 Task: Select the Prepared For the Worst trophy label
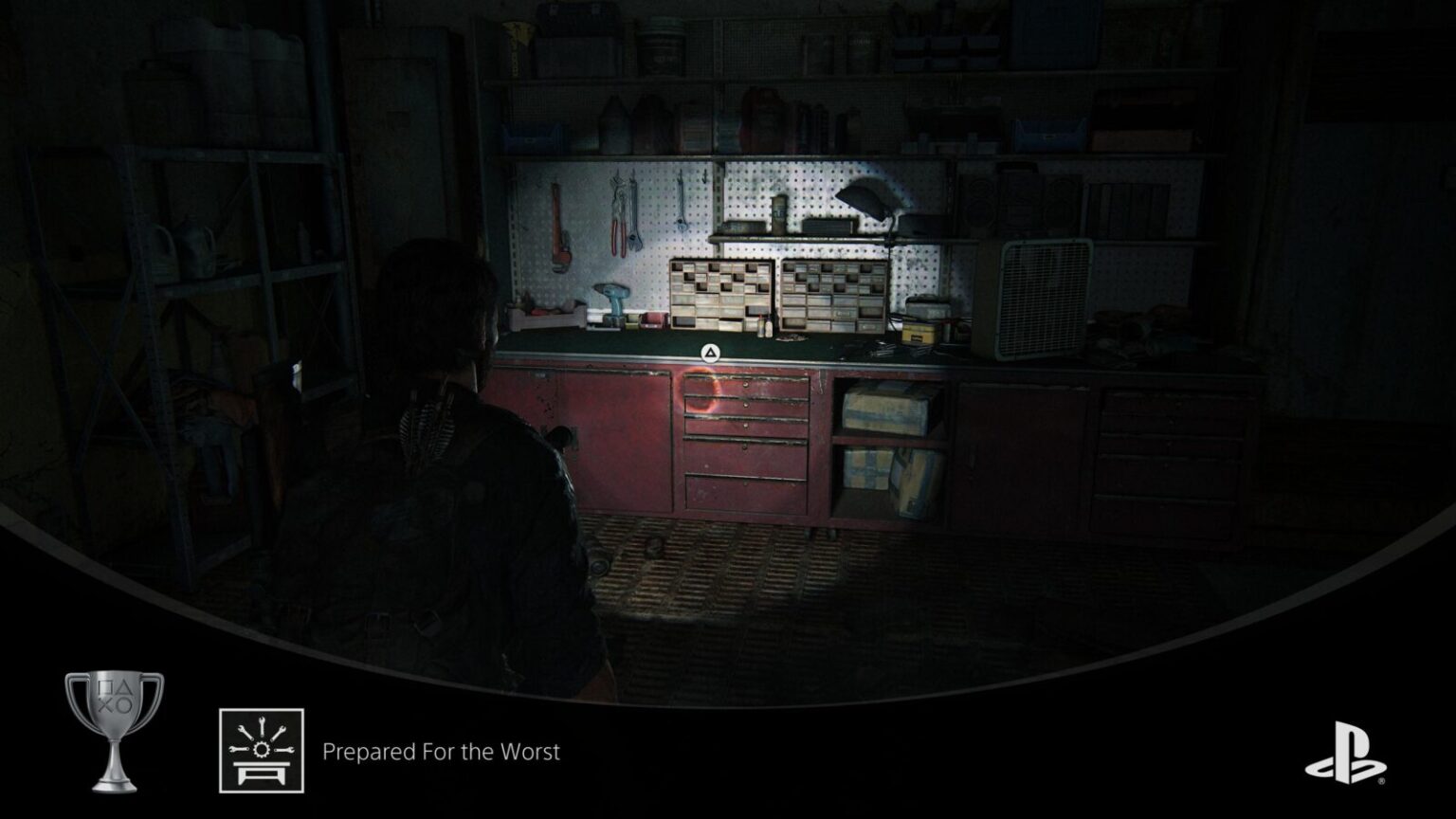(441, 754)
